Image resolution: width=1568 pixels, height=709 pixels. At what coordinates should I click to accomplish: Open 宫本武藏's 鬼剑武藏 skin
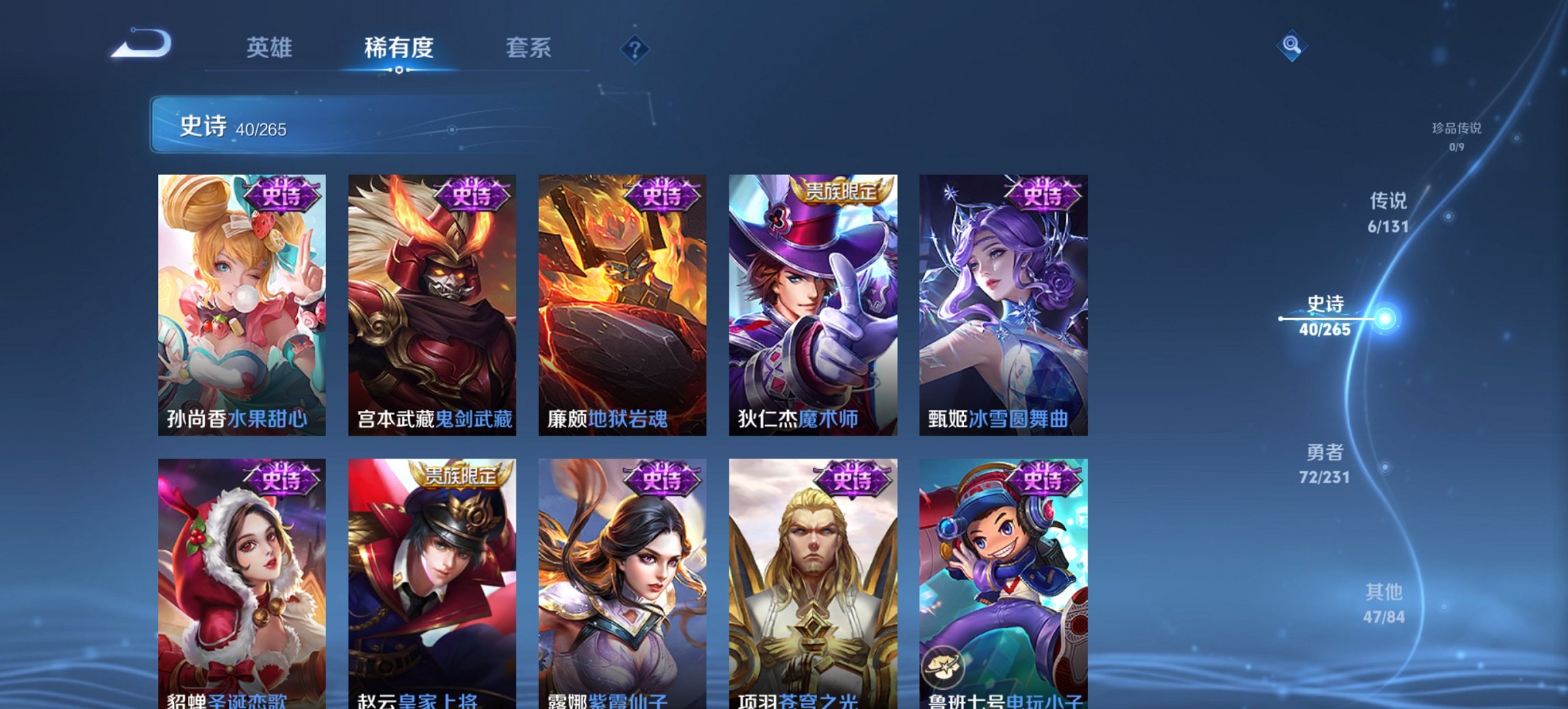click(431, 308)
